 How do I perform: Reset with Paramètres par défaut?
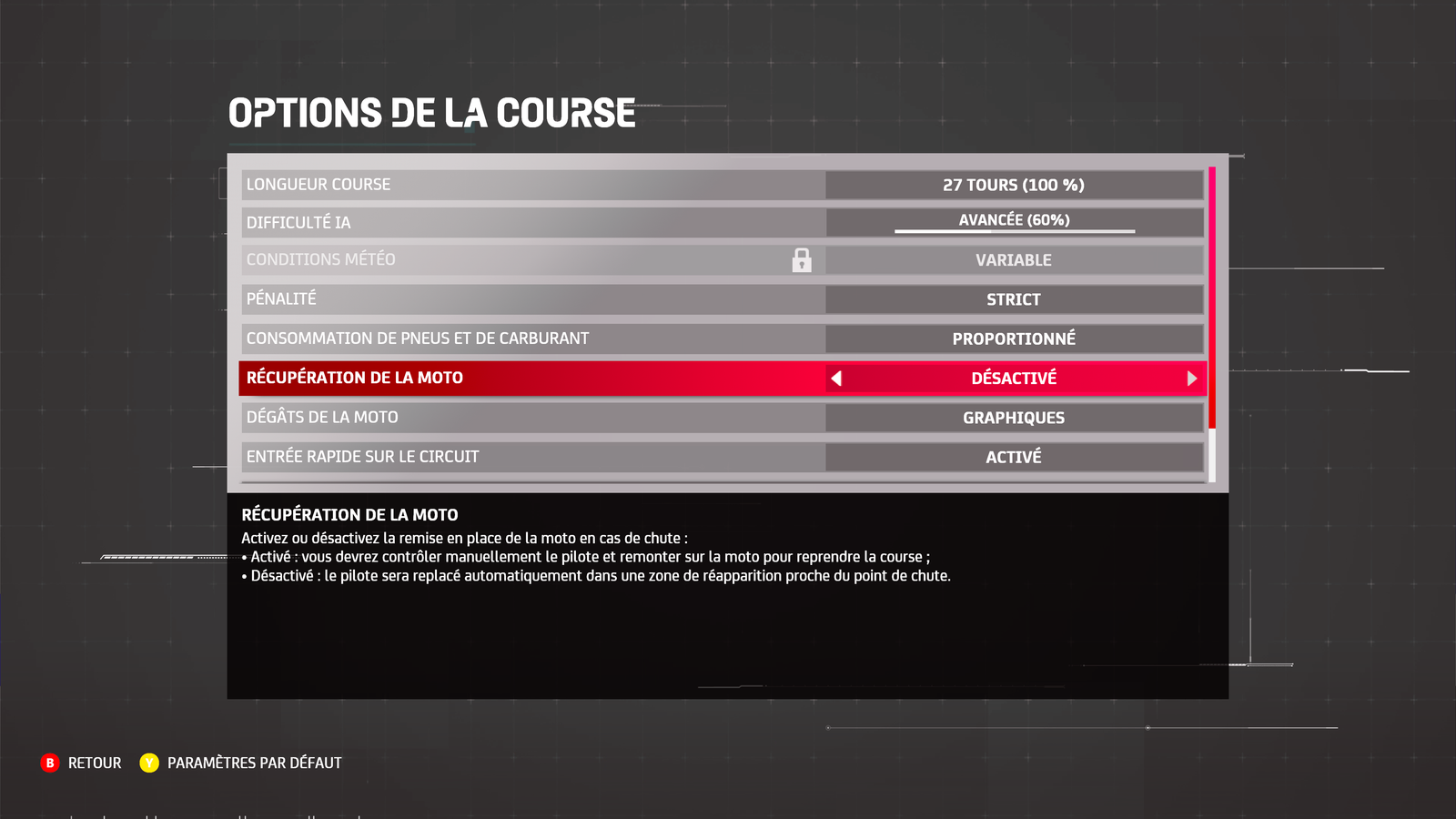[x=241, y=763]
